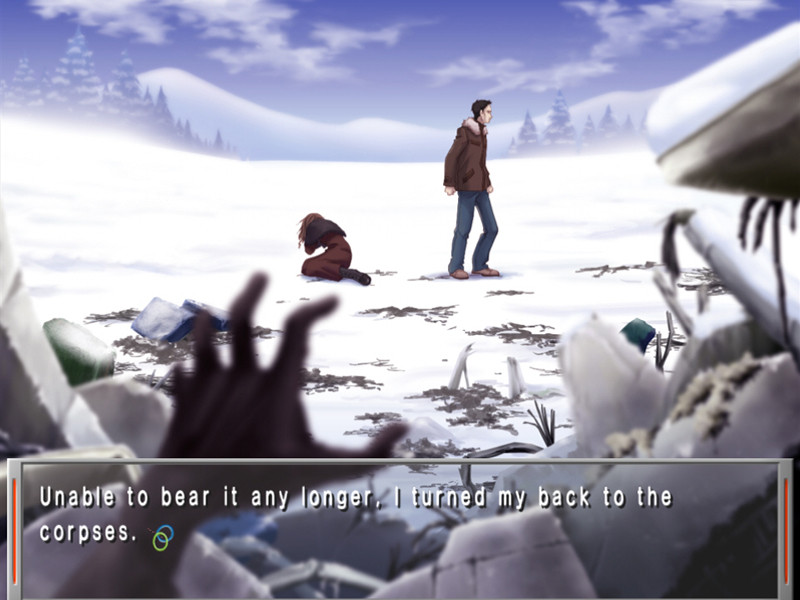Click the interlocked rings continue indicator
Screen dimensions: 800x600
point(162,538)
